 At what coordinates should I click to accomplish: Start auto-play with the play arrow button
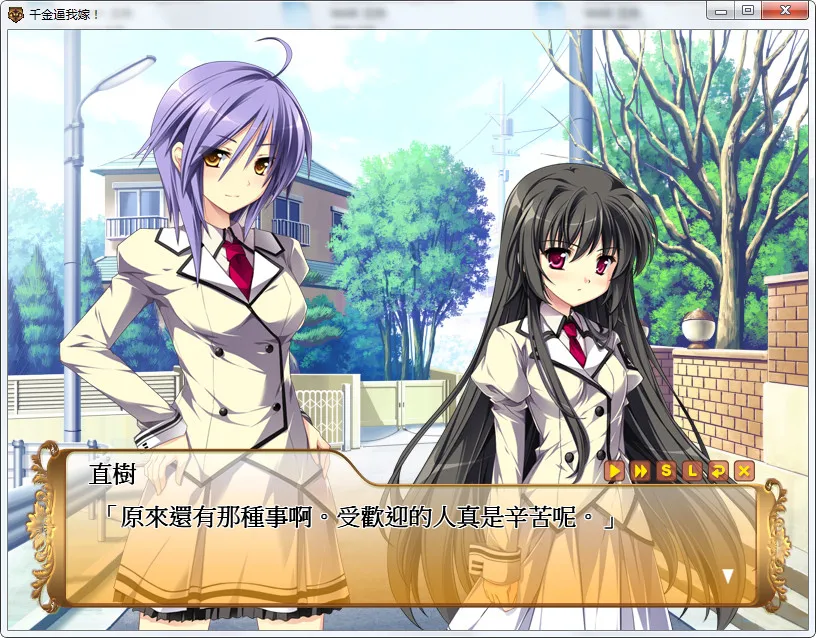tap(615, 470)
